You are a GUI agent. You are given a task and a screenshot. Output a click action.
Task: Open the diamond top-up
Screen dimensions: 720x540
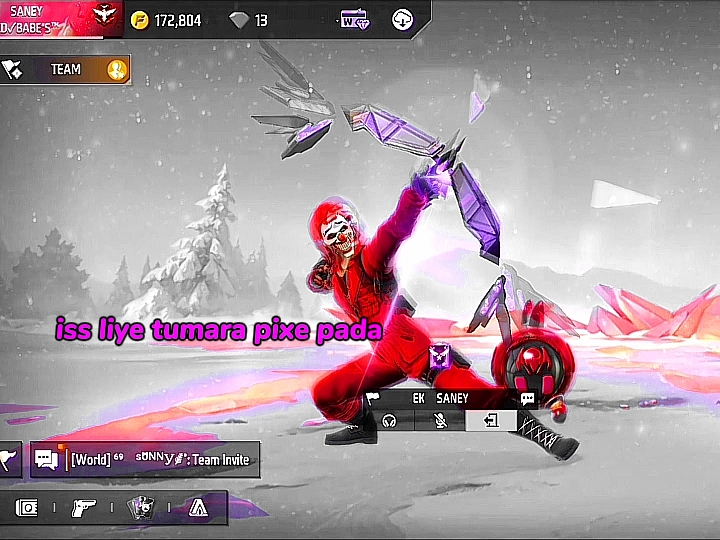tap(249, 20)
